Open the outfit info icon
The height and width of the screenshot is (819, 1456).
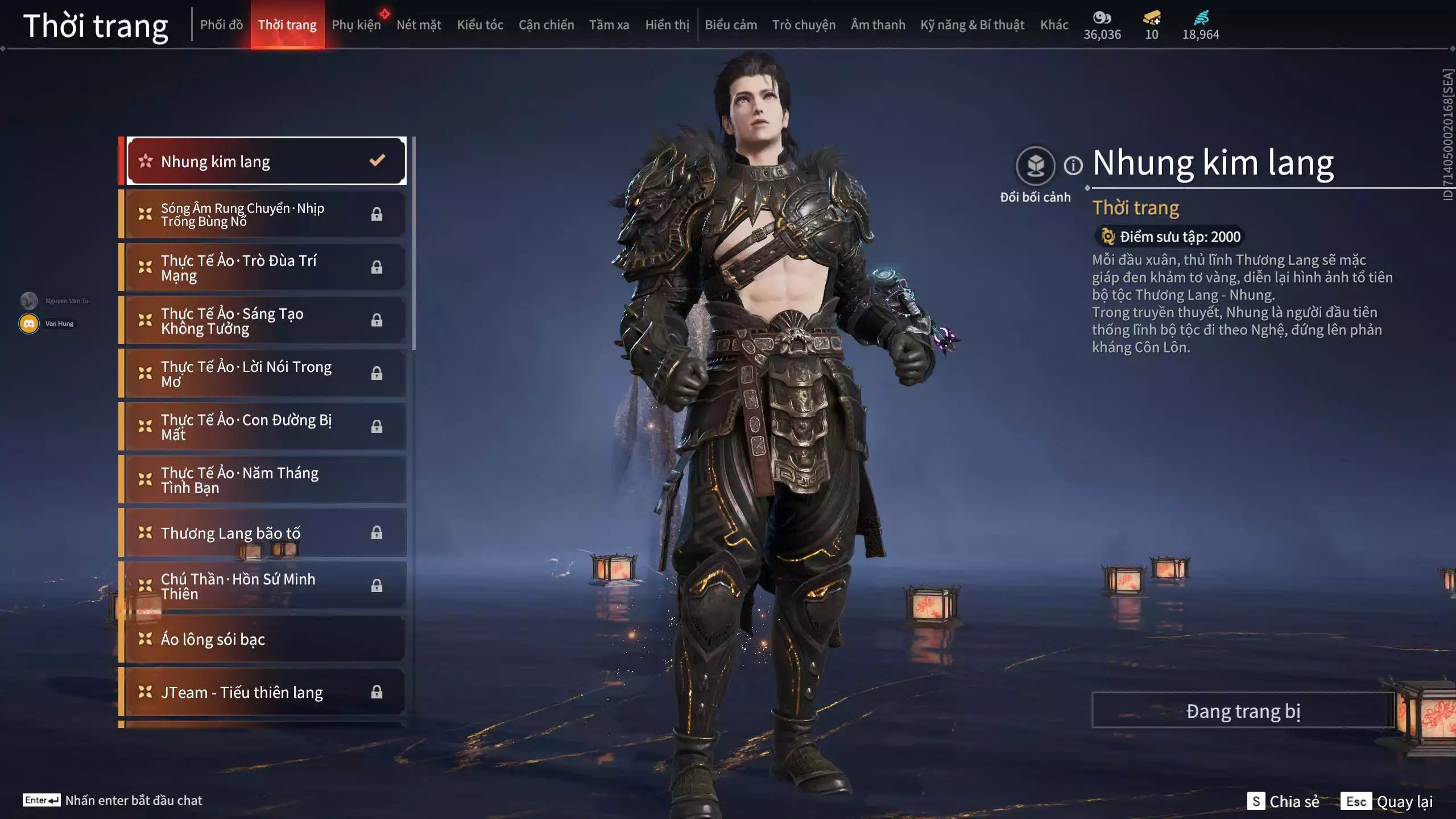[x=1073, y=166]
